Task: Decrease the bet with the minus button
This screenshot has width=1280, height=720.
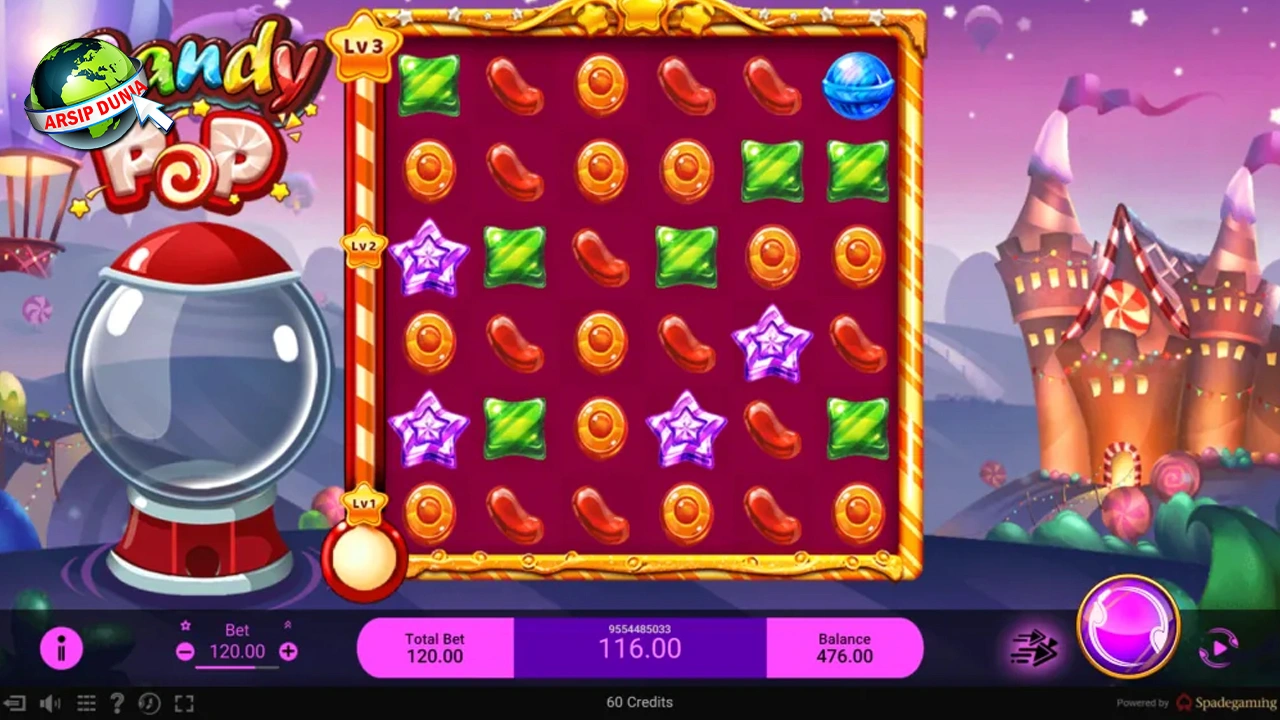Action: (185, 651)
